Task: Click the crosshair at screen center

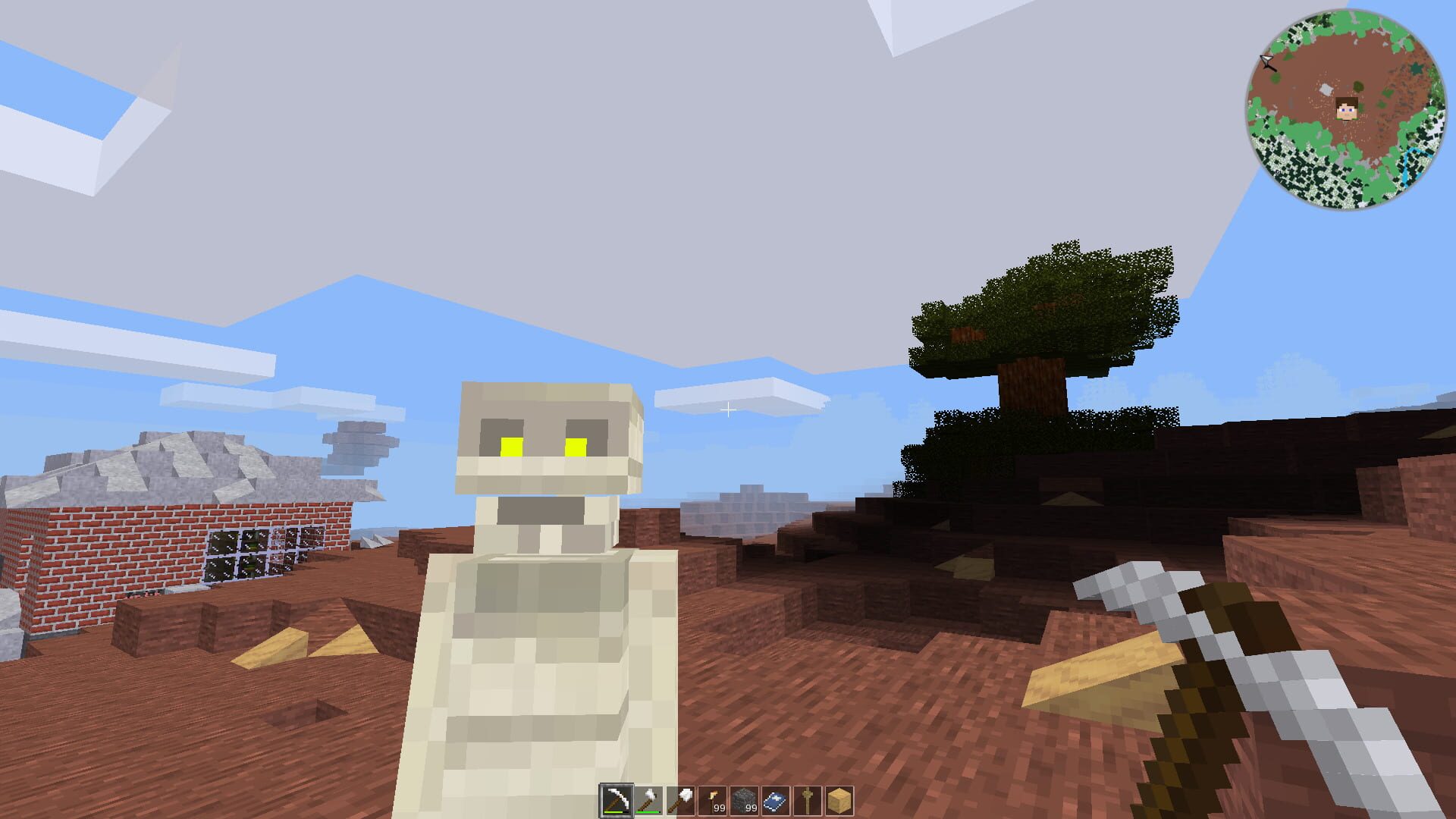Action: [728, 409]
